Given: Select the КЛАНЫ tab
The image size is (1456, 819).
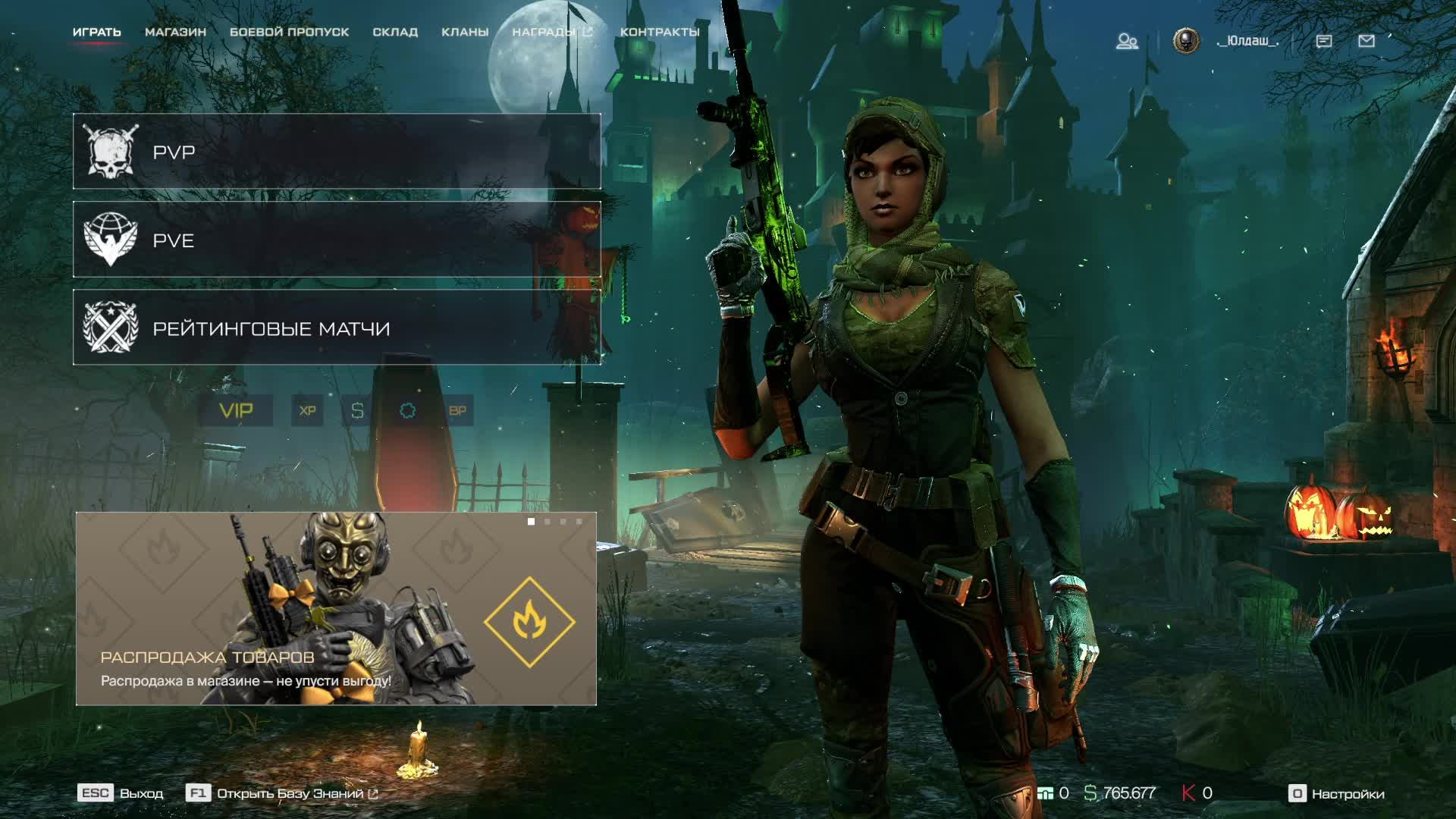Looking at the screenshot, I should click(x=465, y=32).
